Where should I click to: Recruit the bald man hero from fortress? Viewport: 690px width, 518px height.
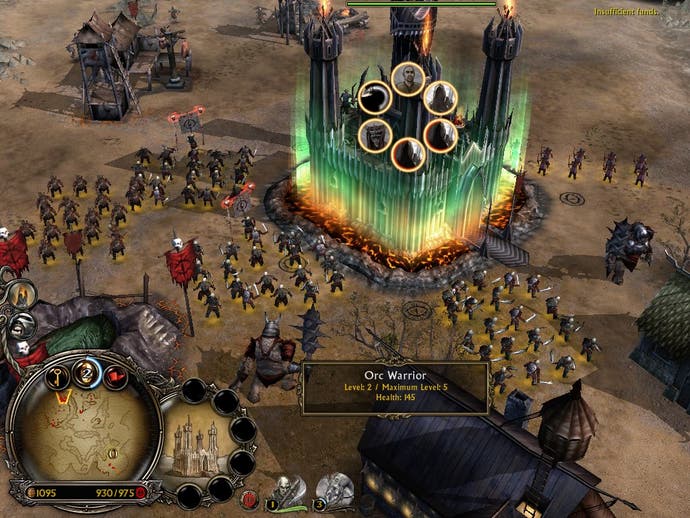pos(407,78)
